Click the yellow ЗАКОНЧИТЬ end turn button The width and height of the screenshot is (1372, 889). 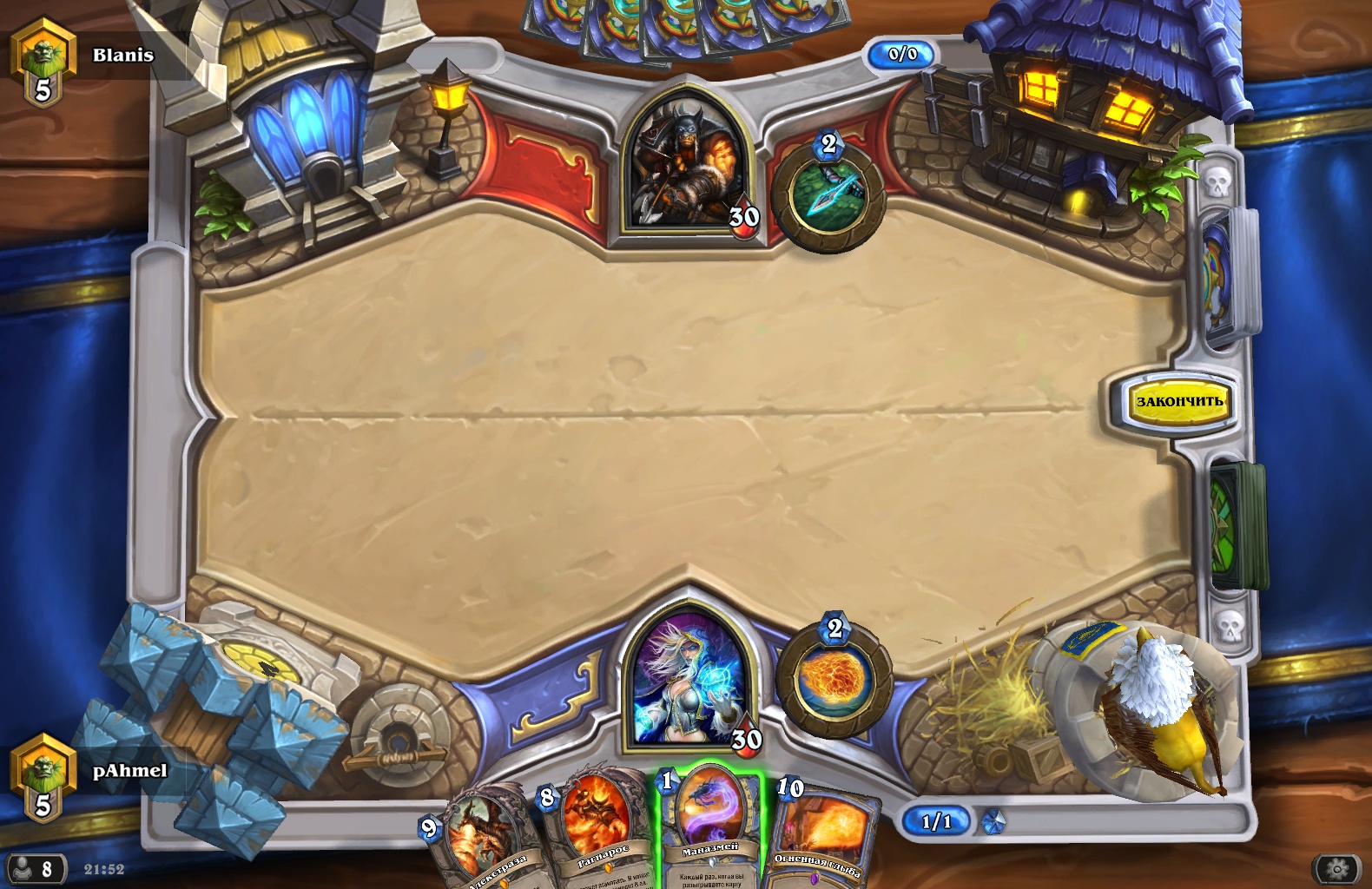click(1178, 401)
